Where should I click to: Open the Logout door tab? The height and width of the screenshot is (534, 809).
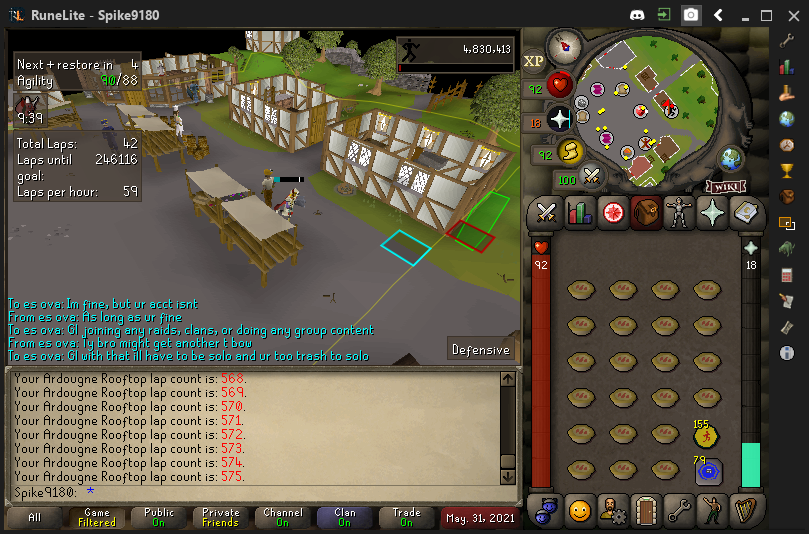[x=645, y=510]
